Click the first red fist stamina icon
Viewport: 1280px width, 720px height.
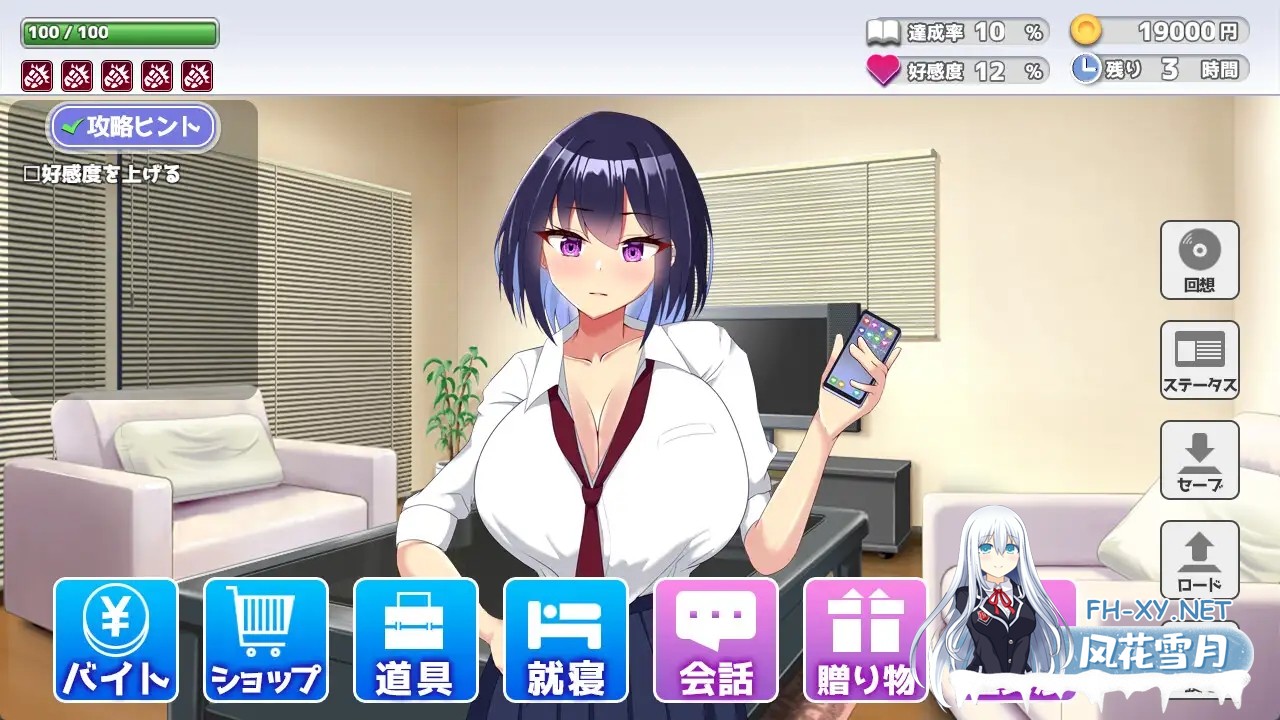(36, 74)
